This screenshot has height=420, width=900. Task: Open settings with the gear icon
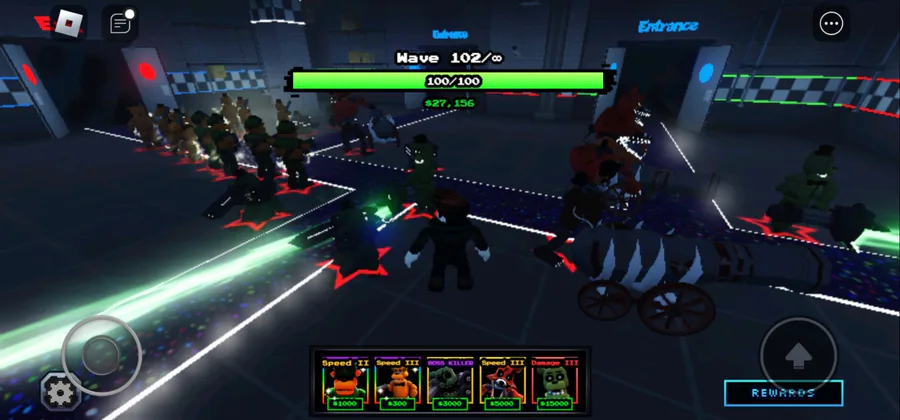[59, 391]
